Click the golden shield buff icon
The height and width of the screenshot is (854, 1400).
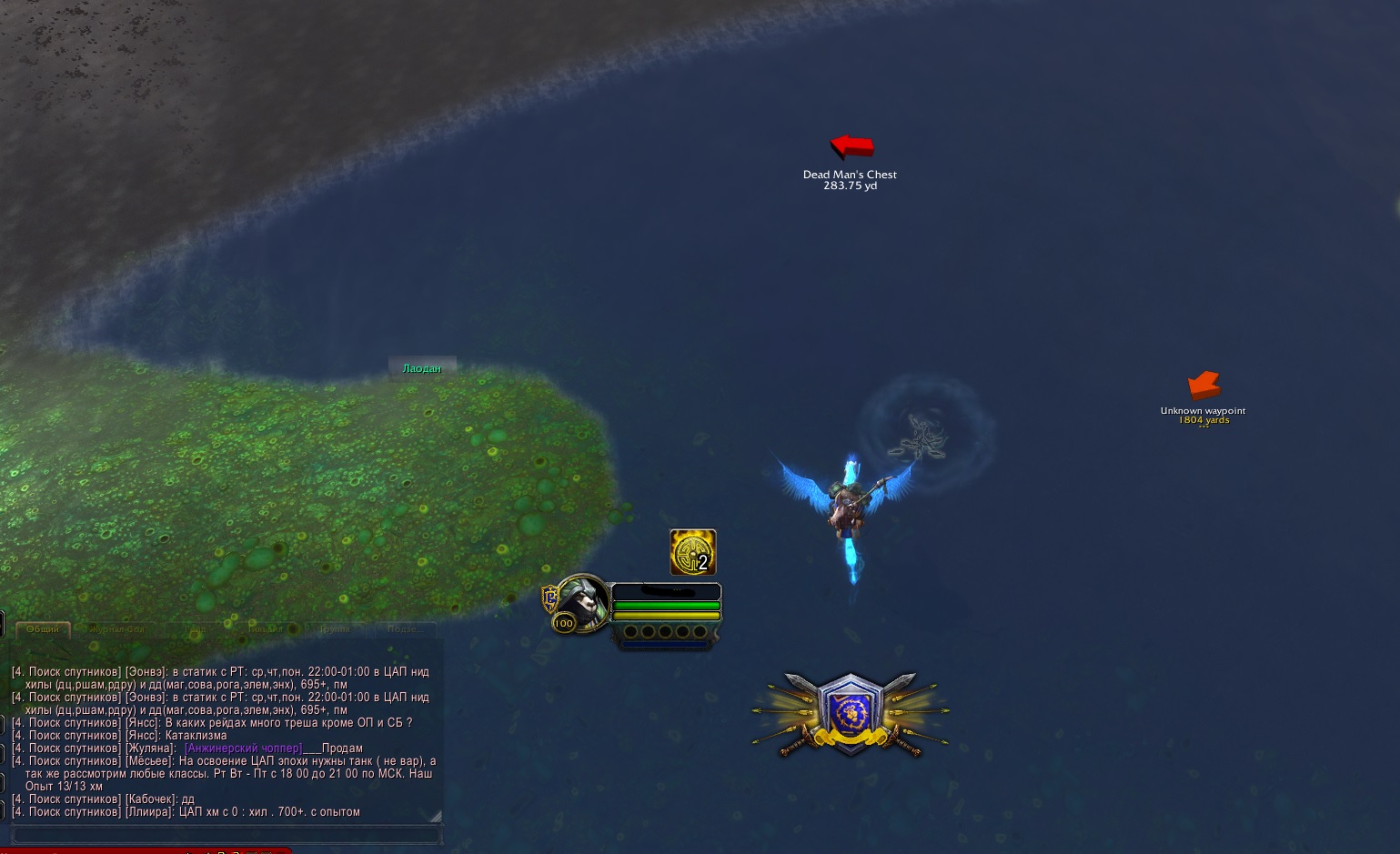click(x=693, y=552)
